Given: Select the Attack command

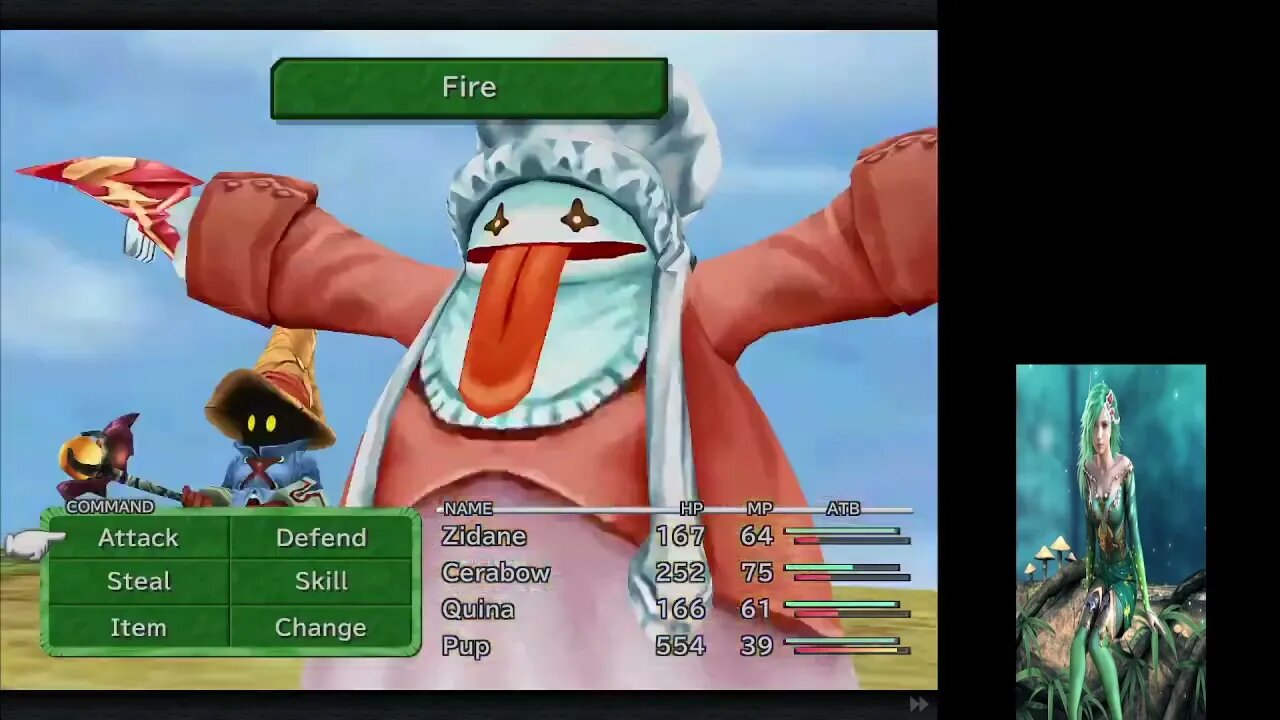Looking at the screenshot, I should (138, 538).
